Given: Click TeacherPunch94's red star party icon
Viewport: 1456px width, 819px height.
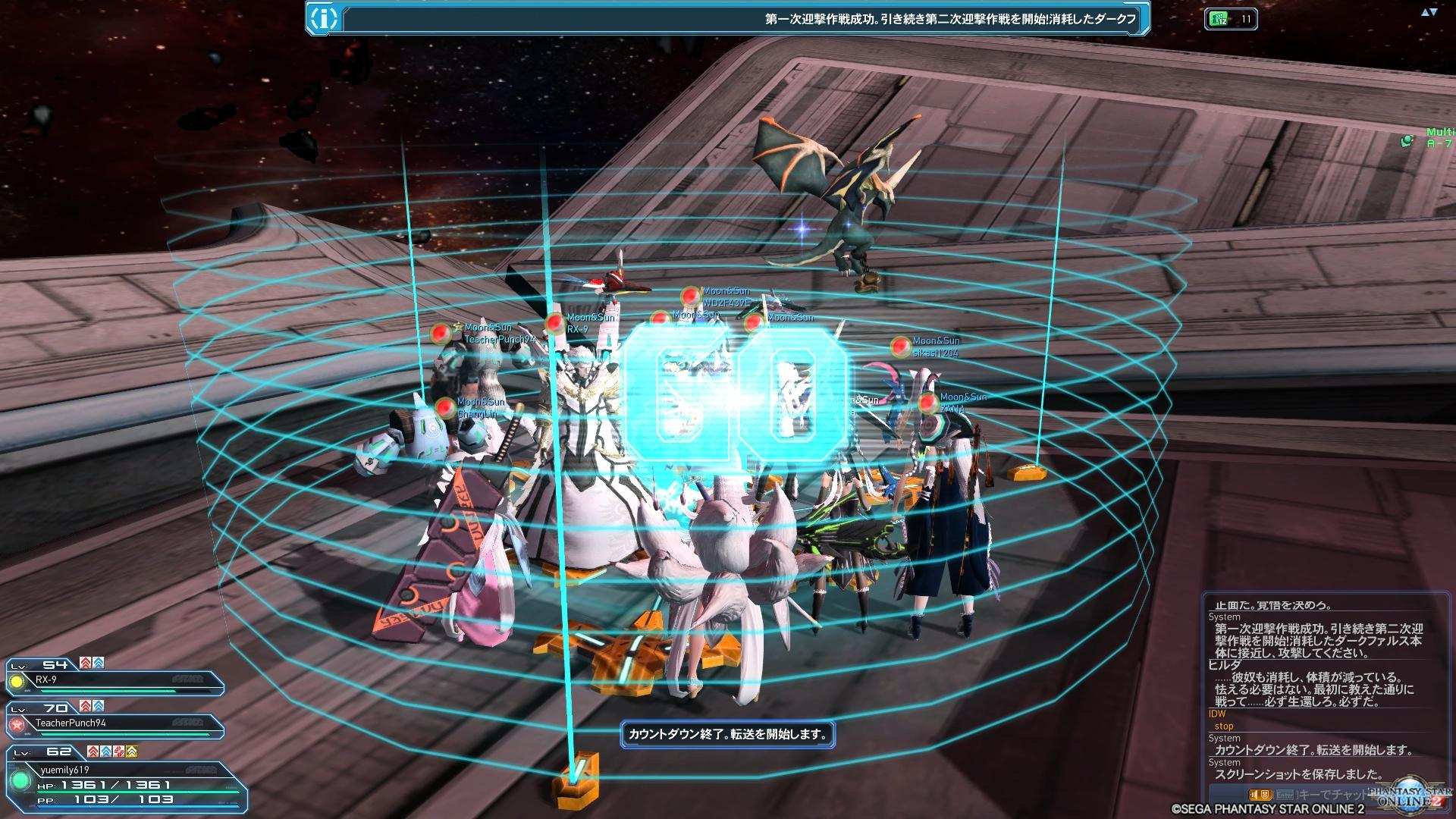Looking at the screenshot, I should click(x=16, y=725).
